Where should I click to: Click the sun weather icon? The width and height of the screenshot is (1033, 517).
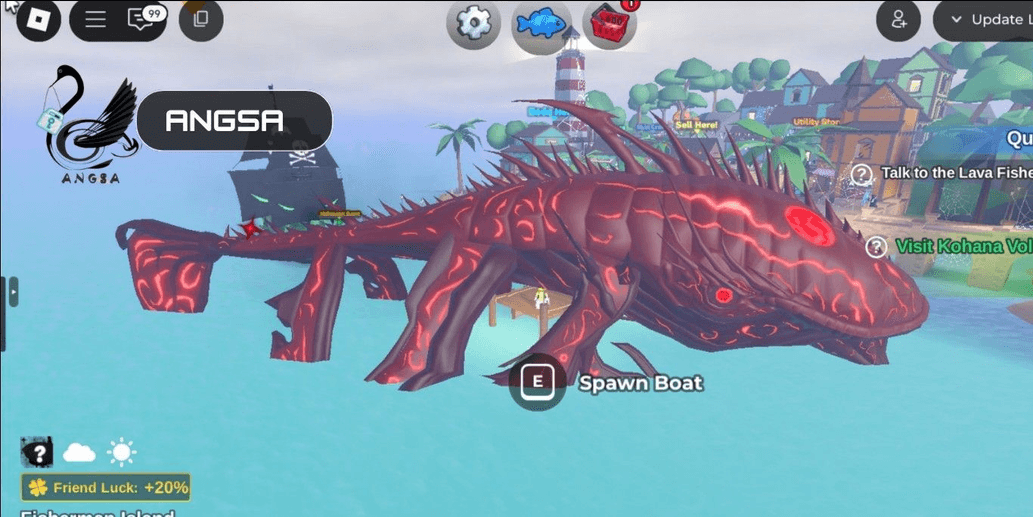pos(122,453)
